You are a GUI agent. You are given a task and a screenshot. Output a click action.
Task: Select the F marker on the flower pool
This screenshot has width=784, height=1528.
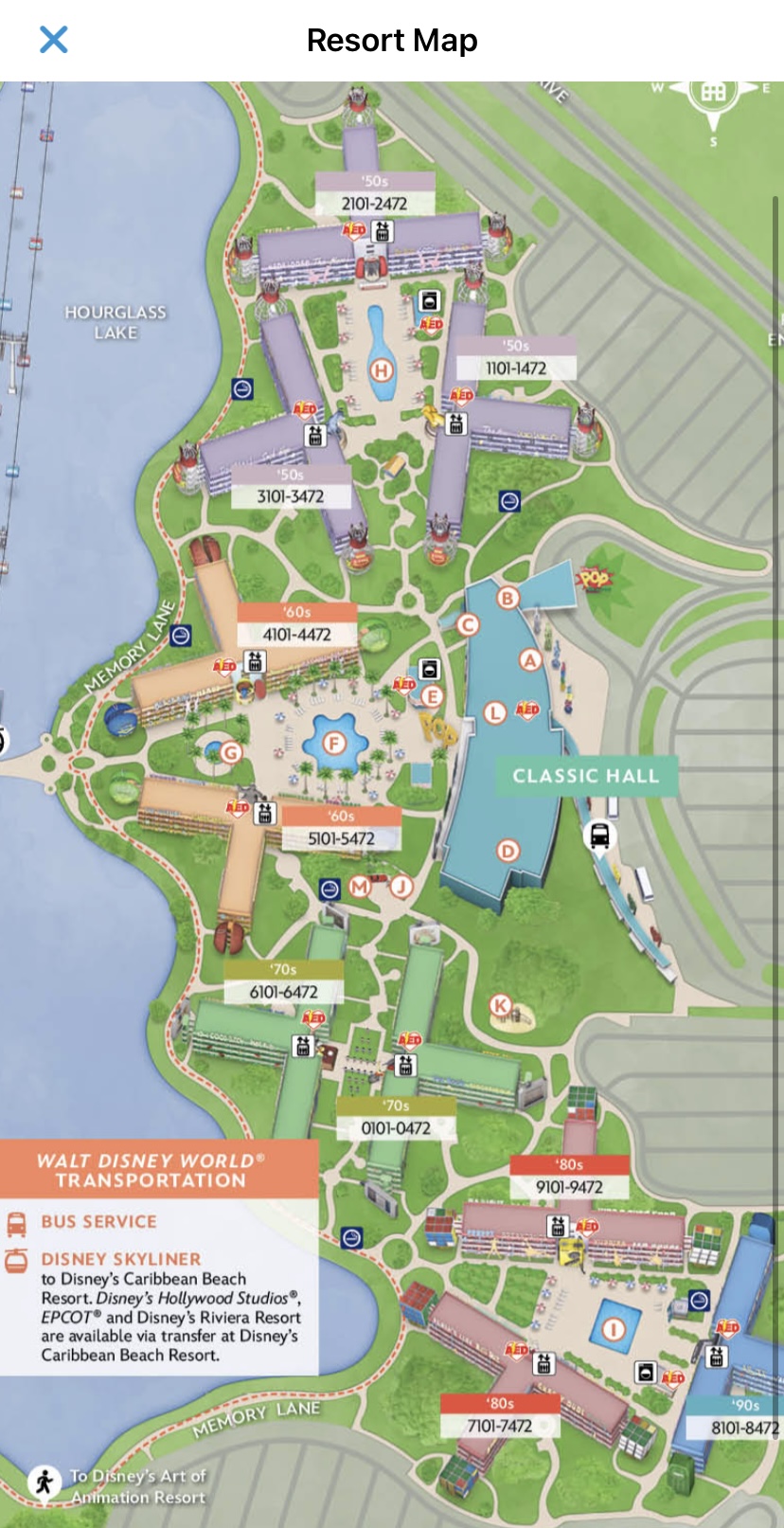coord(334,744)
